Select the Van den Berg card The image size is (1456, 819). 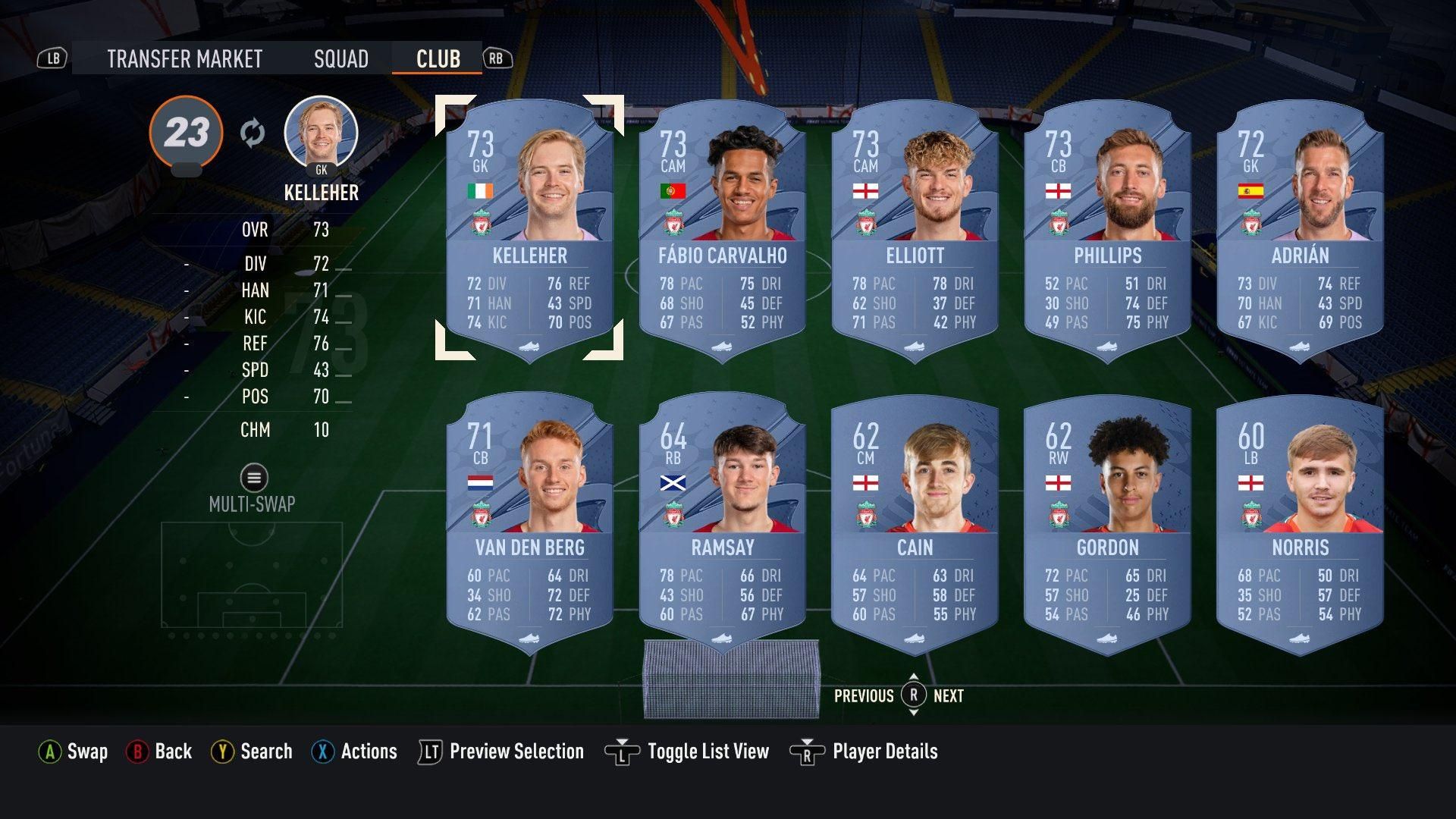pyautogui.click(x=529, y=520)
